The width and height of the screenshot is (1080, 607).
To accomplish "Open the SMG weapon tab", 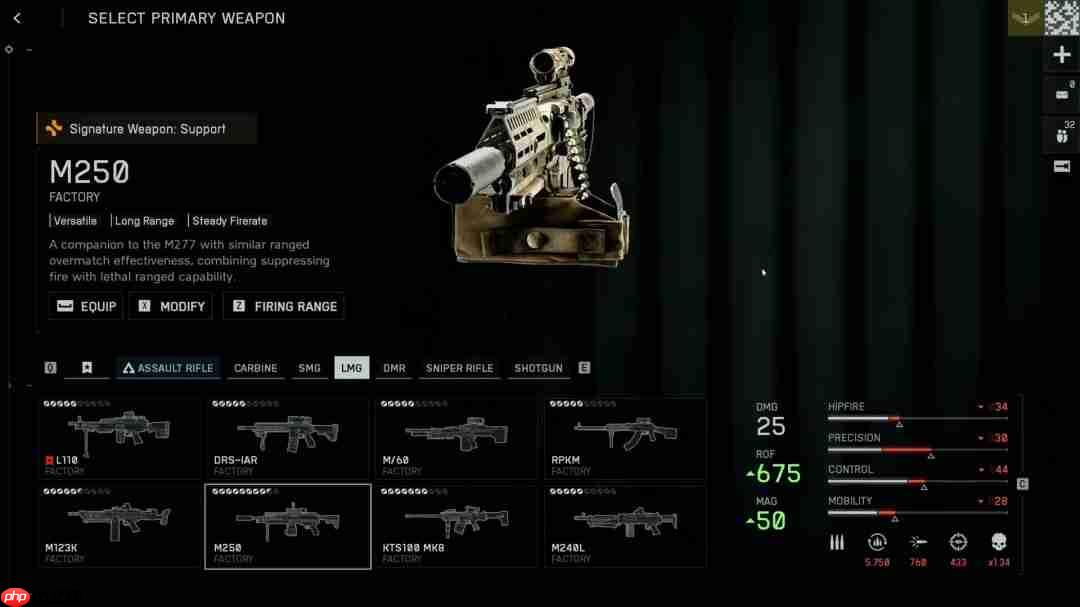I will pos(309,368).
